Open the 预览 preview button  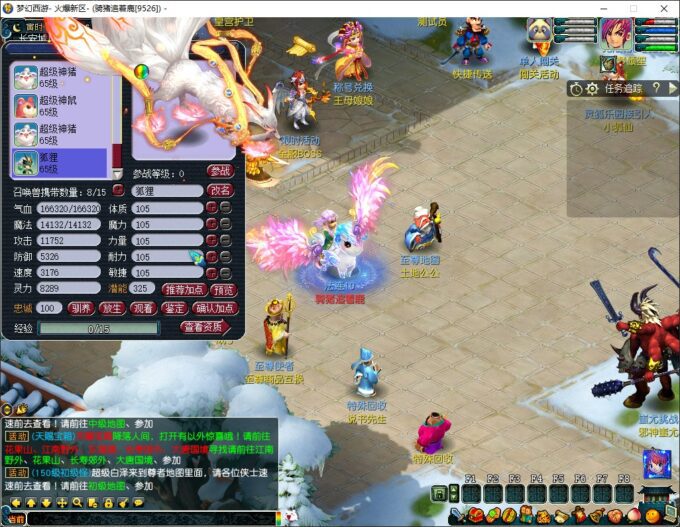click(x=223, y=289)
